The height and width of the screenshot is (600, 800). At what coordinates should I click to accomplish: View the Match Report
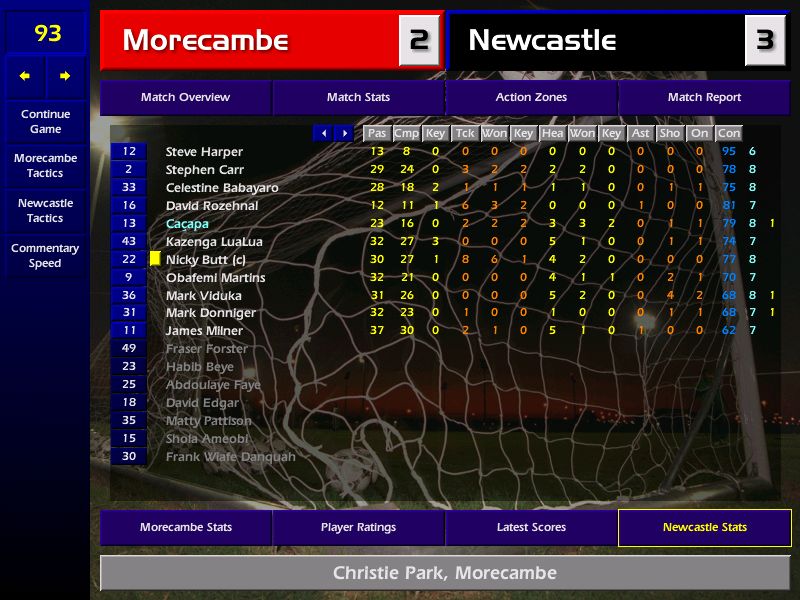(704, 97)
